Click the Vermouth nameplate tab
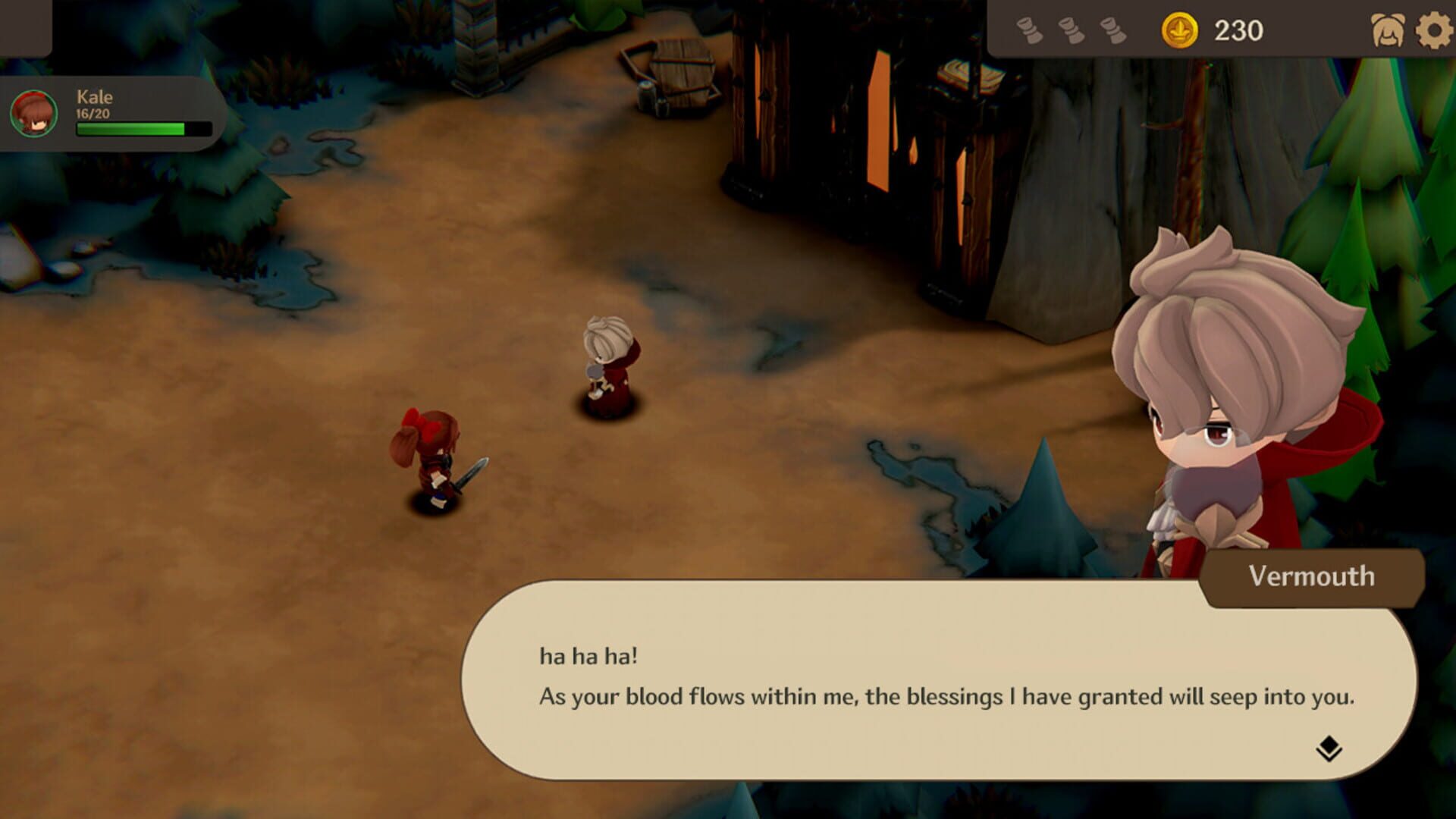The height and width of the screenshot is (819, 1456). pyautogui.click(x=1315, y=578)
